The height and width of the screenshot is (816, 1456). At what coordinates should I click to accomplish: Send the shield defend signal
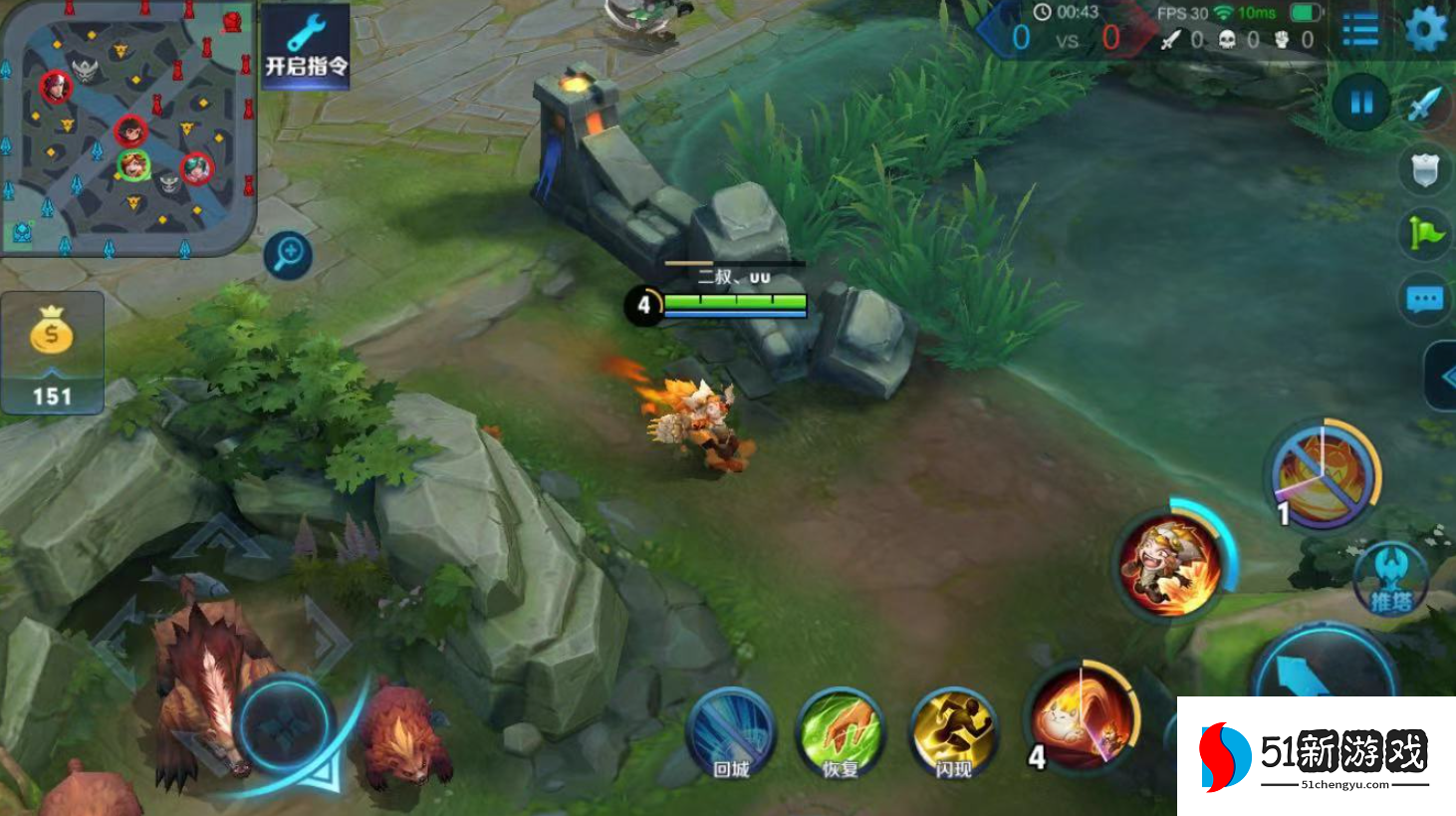point(1425,169)
